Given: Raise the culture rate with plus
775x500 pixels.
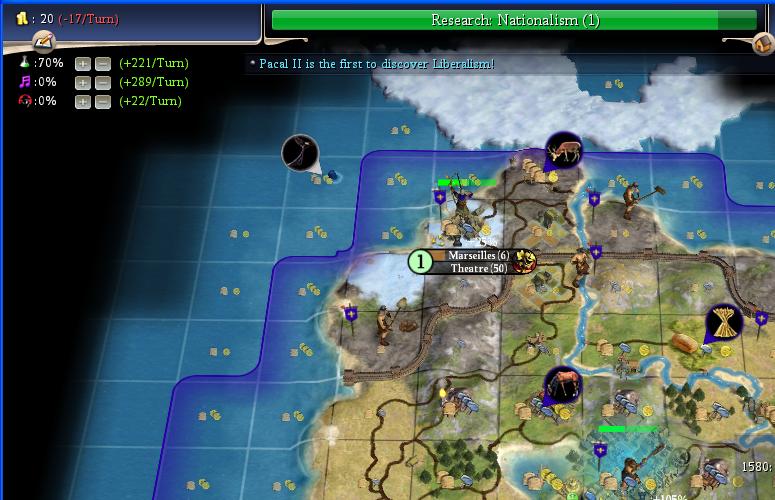Looking at the screenshot, I should [83, 82].
